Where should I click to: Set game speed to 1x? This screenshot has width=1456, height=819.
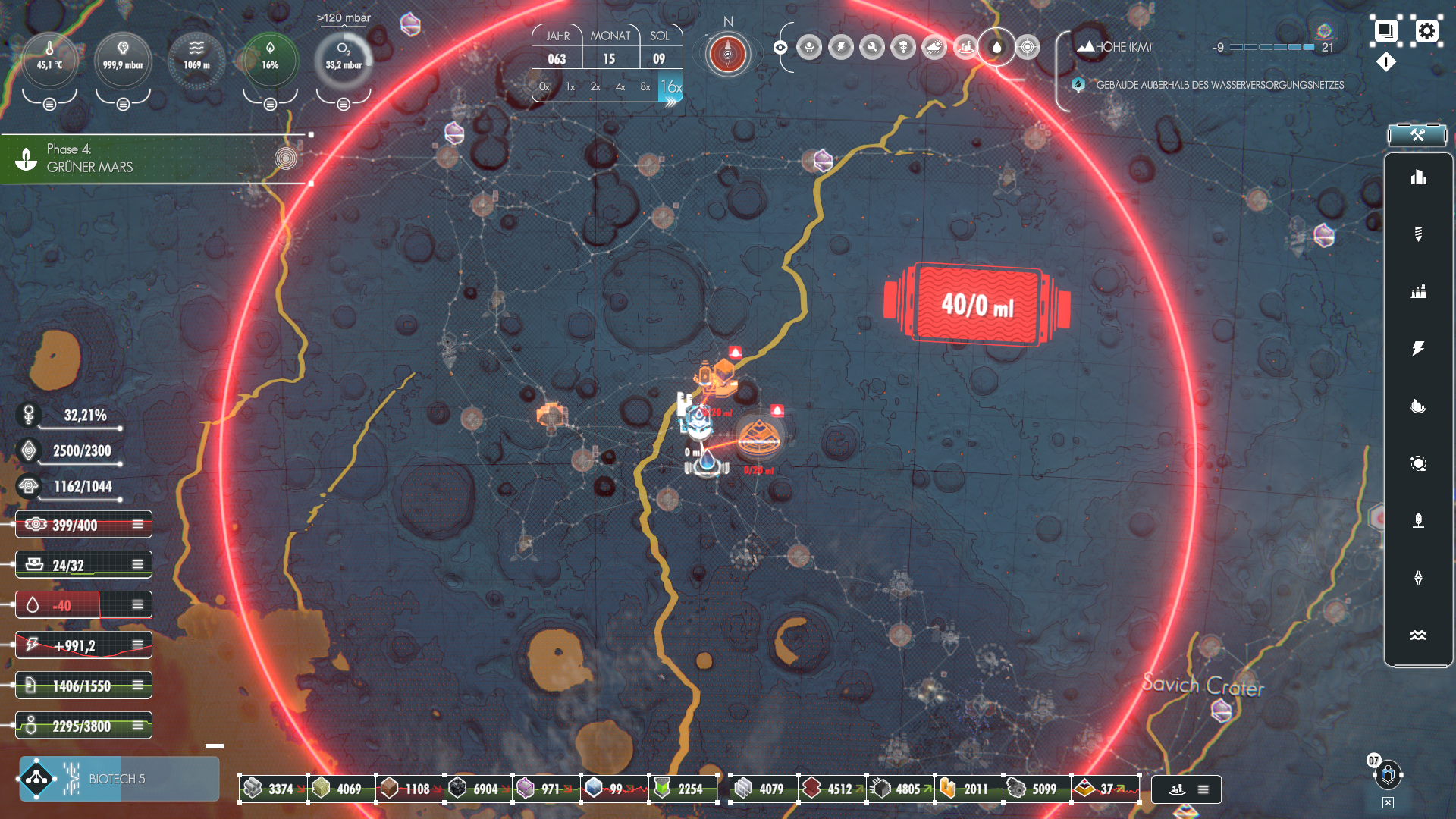570,87
